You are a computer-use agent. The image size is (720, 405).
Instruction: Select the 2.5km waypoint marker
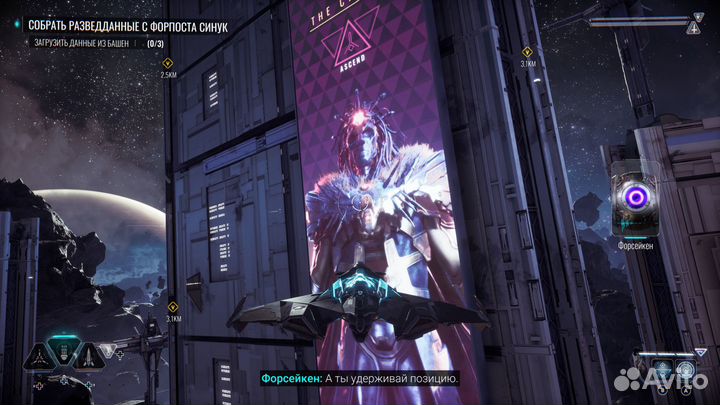pos(168,63)
